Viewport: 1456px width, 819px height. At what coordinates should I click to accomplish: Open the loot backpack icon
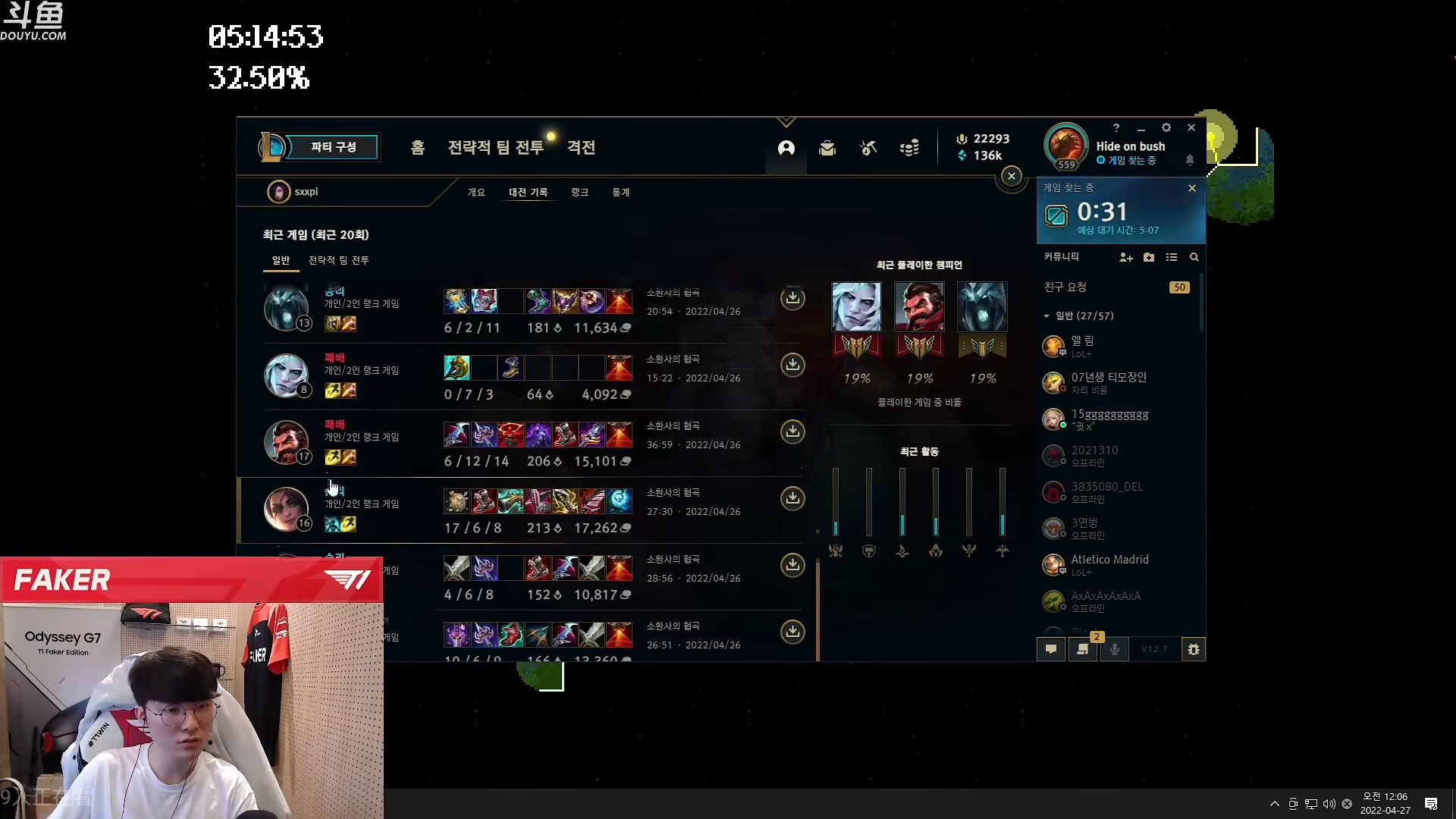(827, 148)
